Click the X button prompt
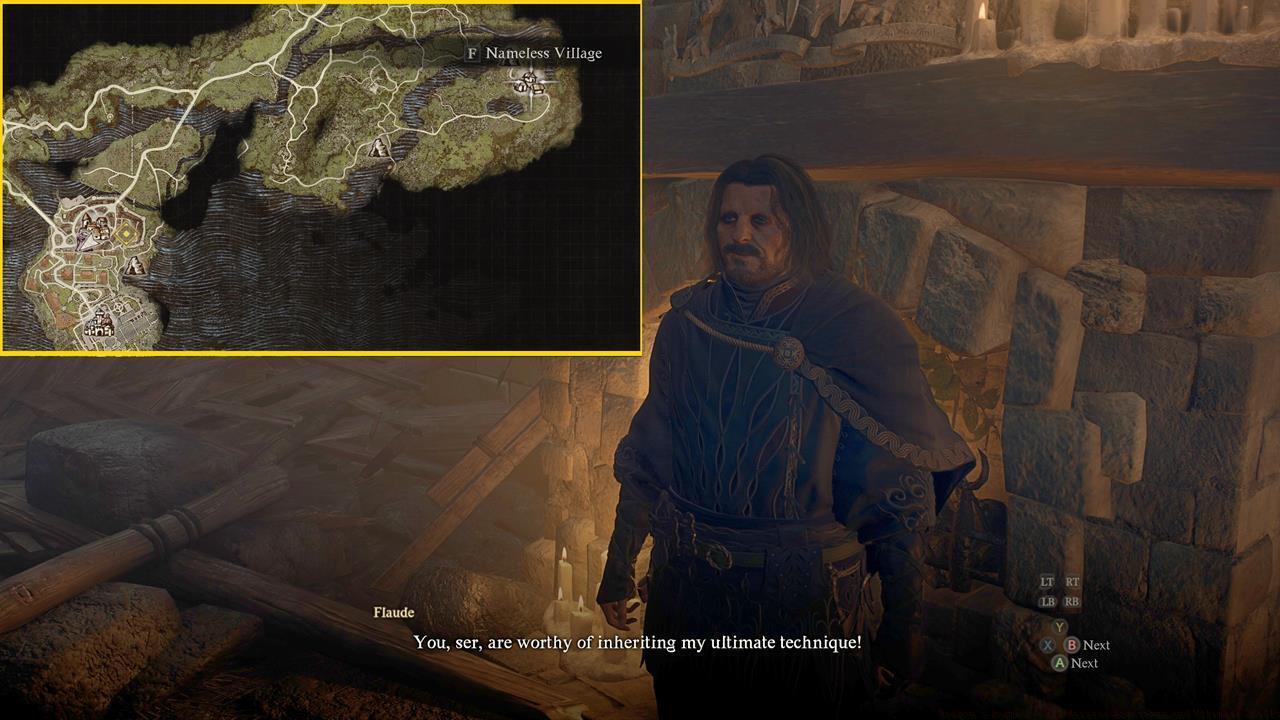This screenshot has width=1280, height=720. 1048,645
